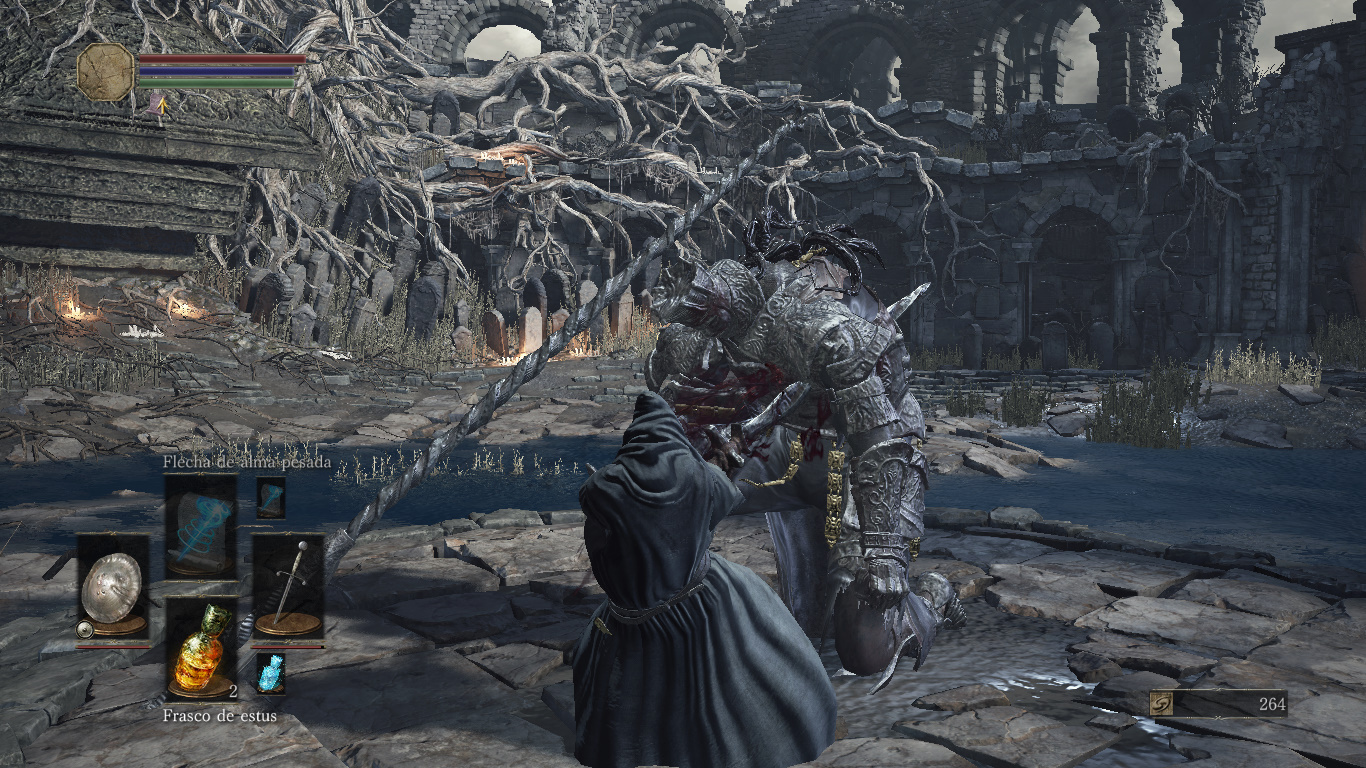This screenshot has width=1366, height=768.
Task: Click the octagonal character emblem
Action: pyautogui.click(x=105, y=72)
